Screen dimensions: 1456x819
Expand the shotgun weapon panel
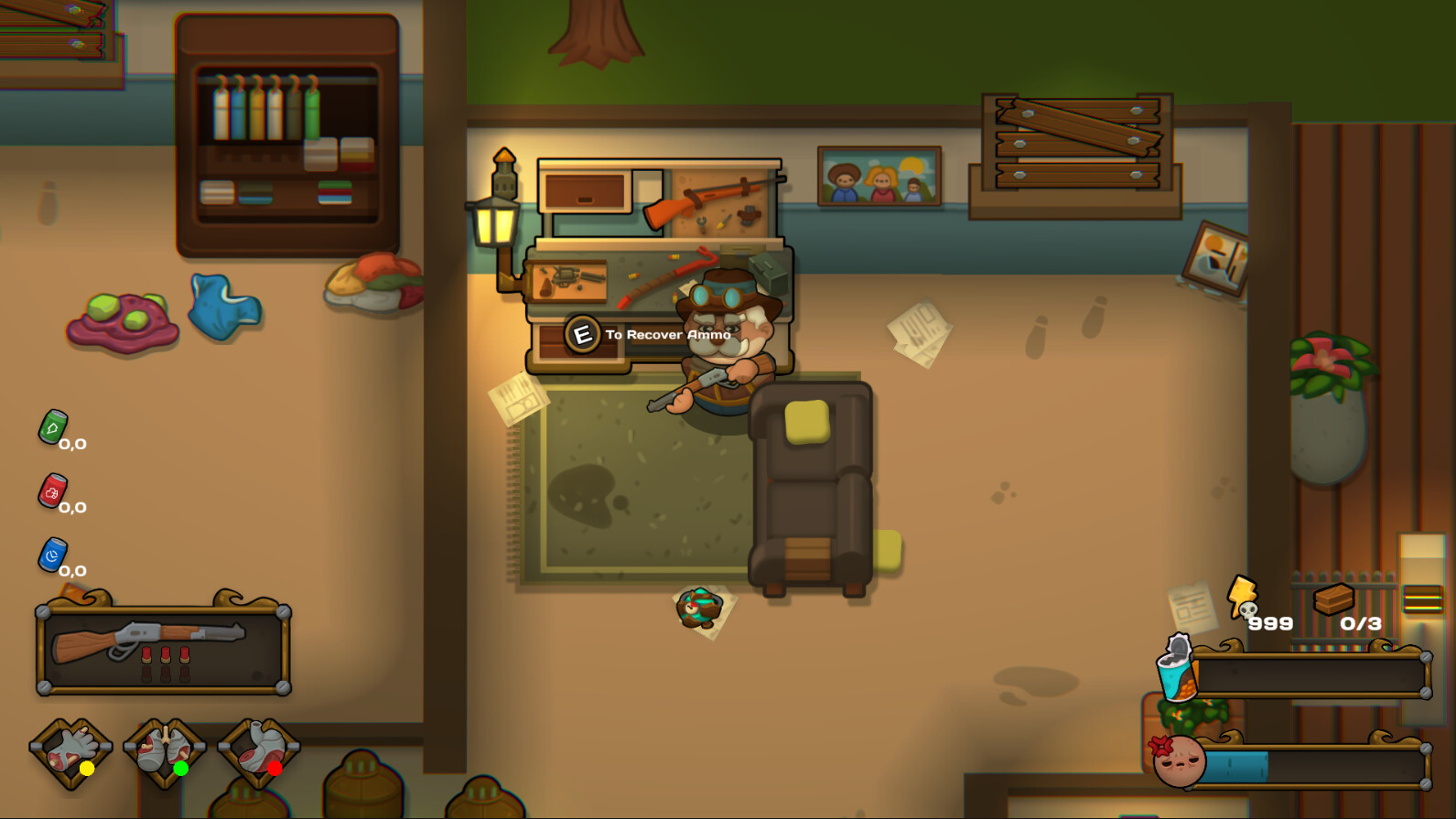point(162,650)
